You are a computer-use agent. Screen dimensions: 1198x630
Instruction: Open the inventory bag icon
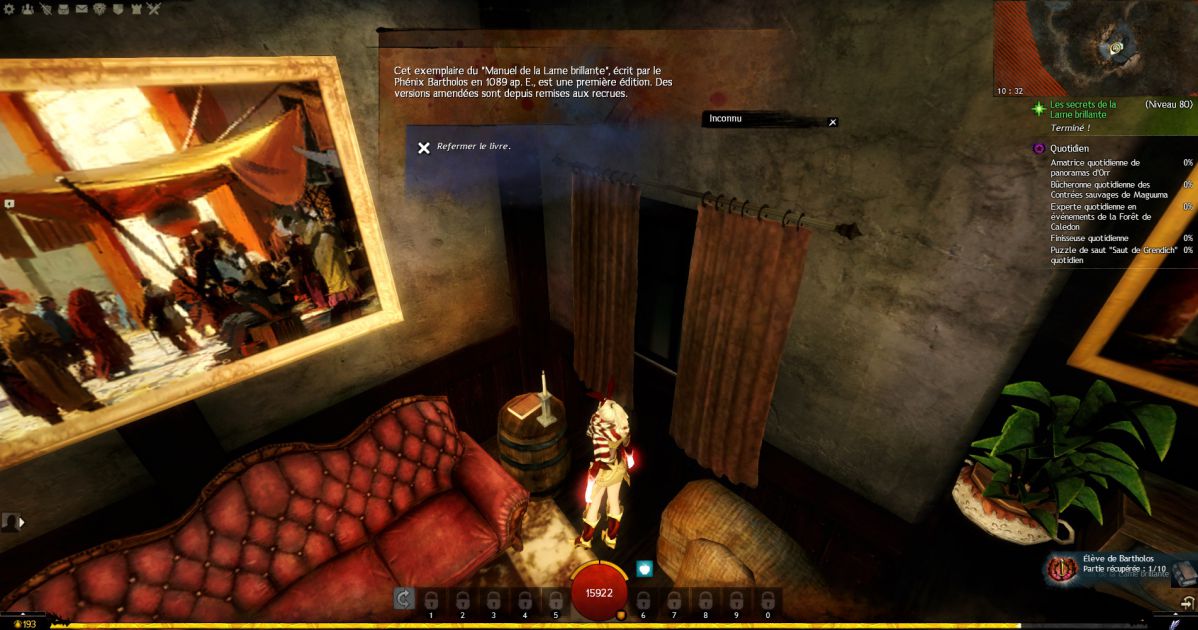(x=63, y=9)
